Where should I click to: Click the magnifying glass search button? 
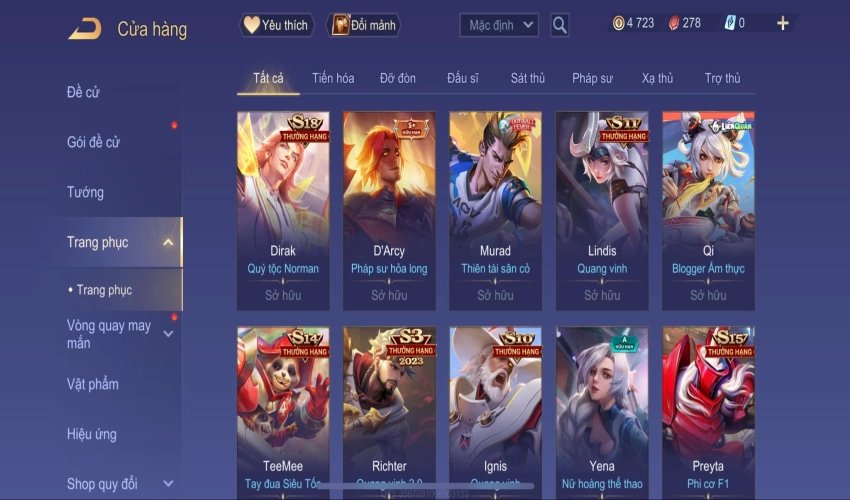560,25
